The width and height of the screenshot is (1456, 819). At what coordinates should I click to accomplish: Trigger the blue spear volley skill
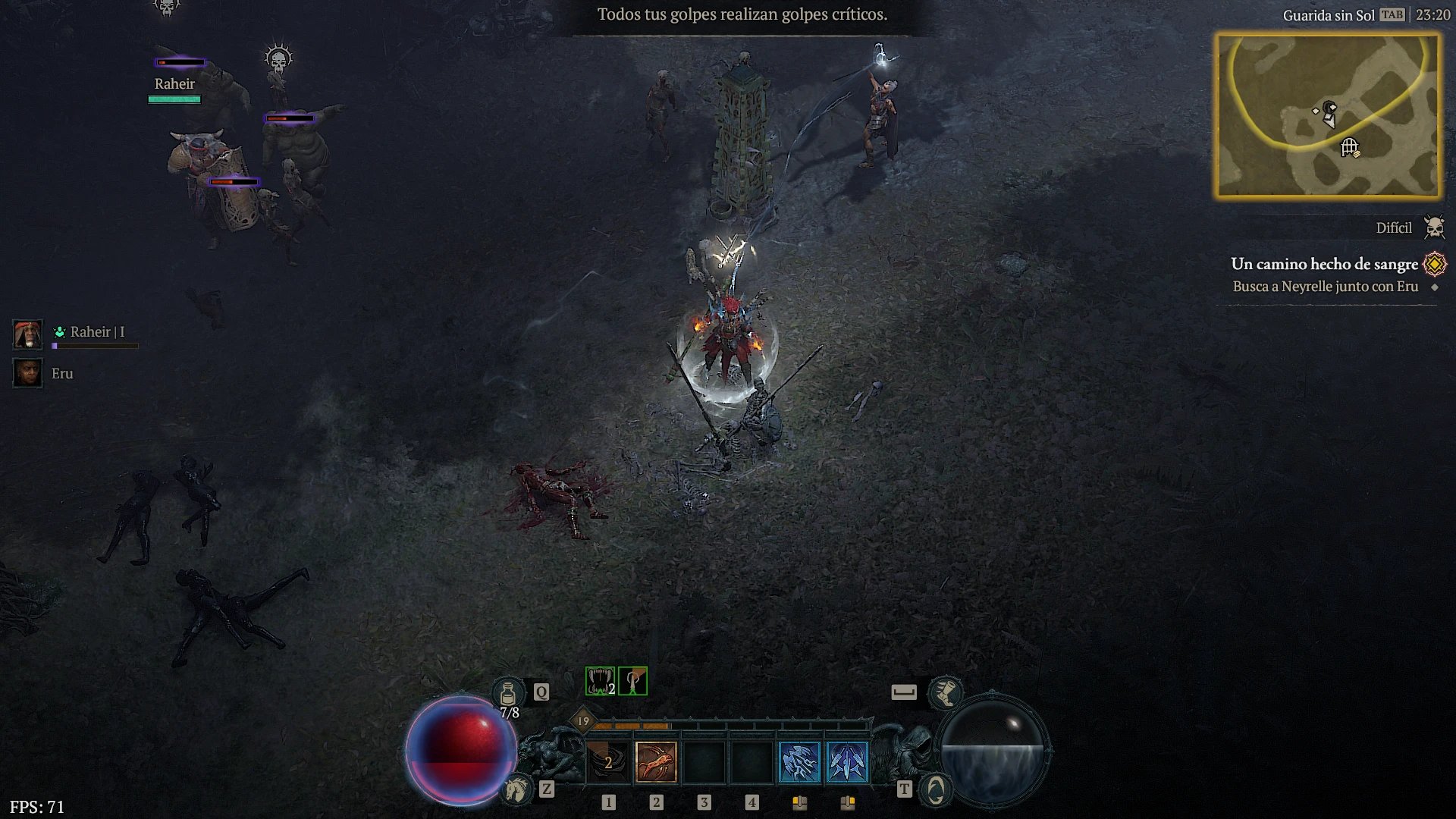(x=847, y=761)
